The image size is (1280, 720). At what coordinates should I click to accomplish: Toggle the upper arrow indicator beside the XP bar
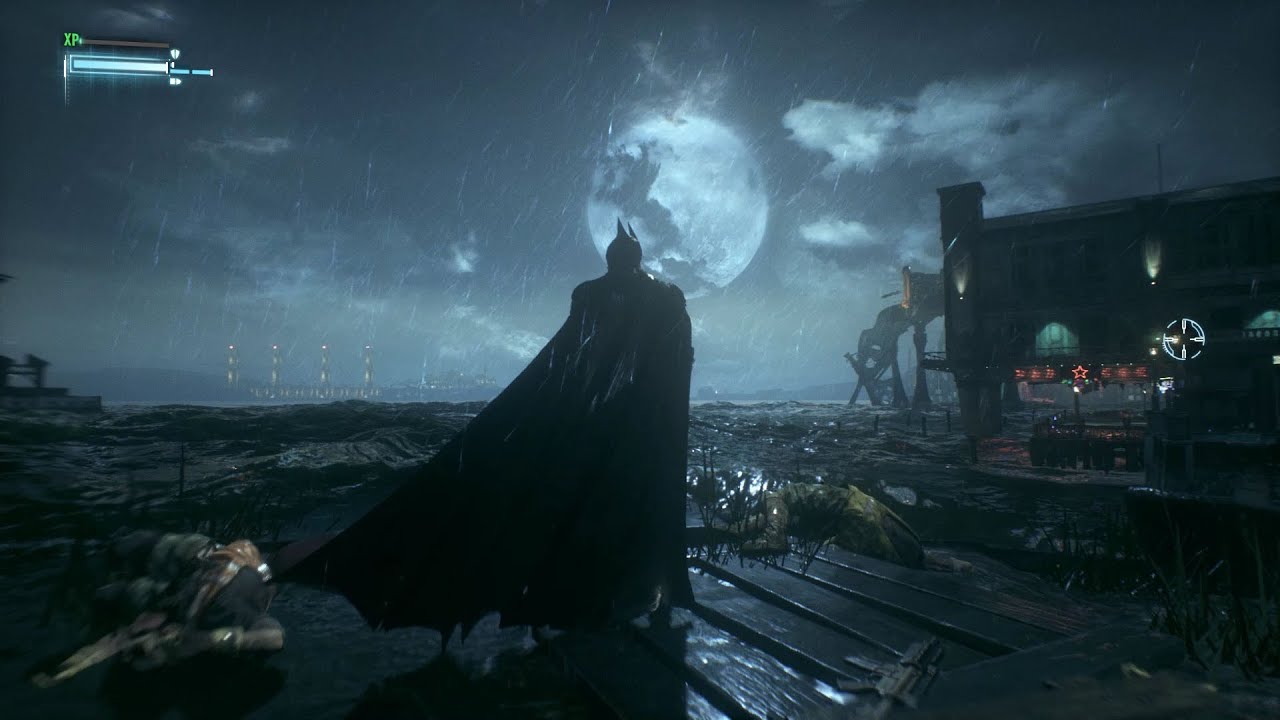click(172, 63)
